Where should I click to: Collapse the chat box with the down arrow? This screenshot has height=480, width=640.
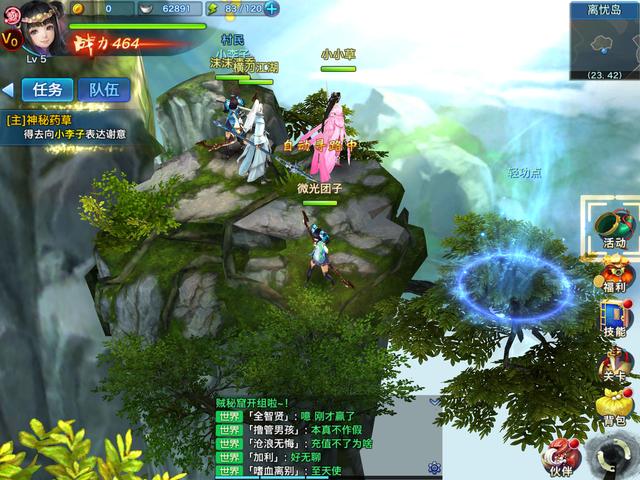435,401
